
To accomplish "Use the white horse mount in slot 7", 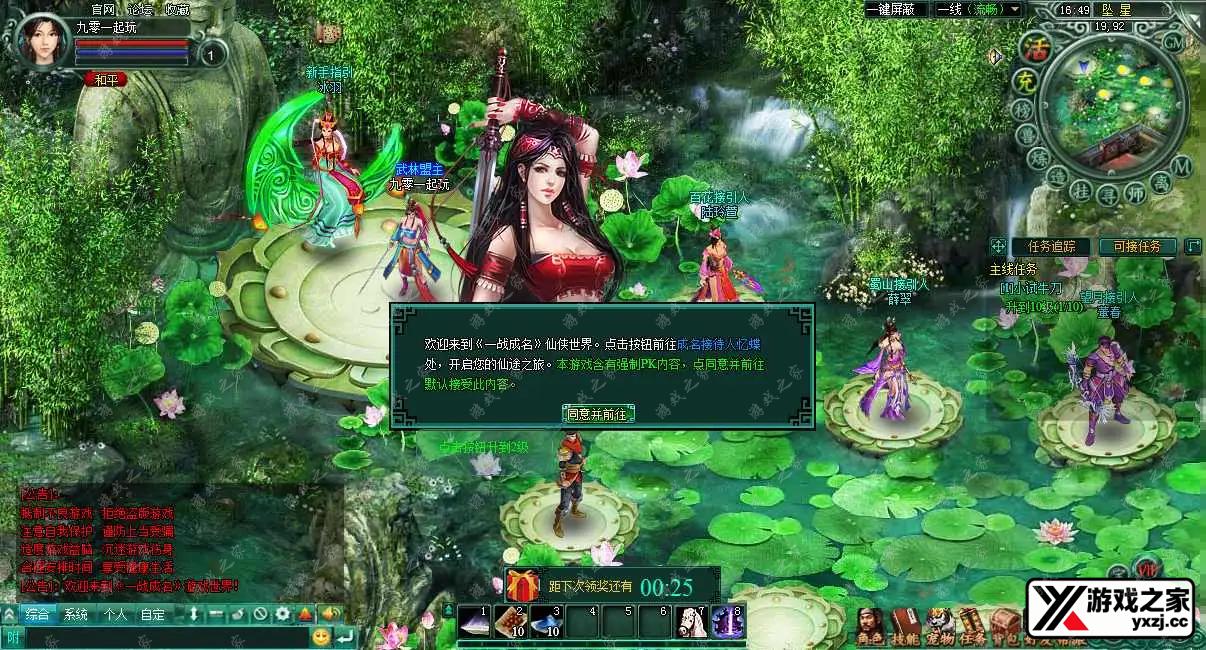I will click(x=691, y=621).
